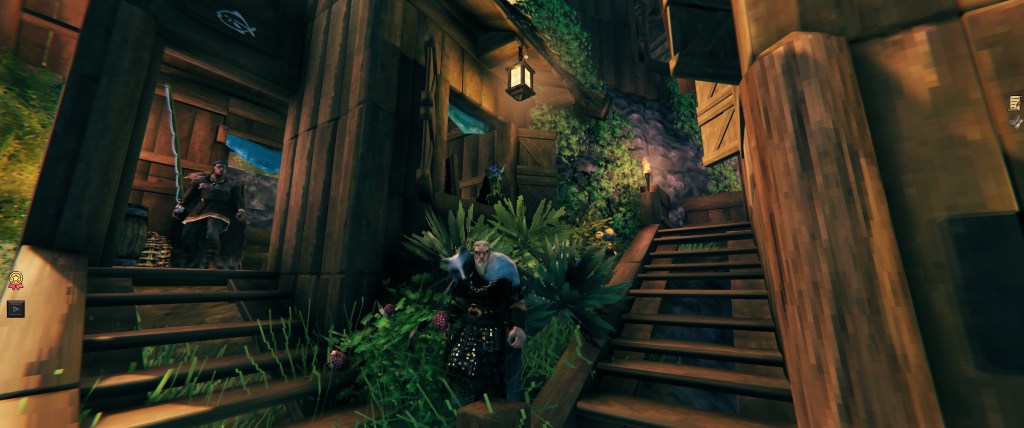Click the dark play arrow button

[x=15, y=308]
